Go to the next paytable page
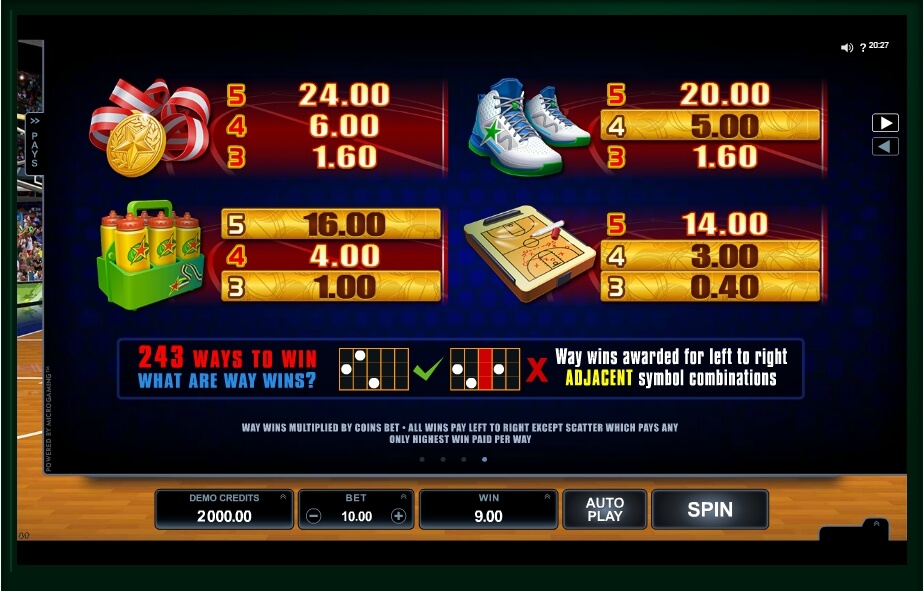This screenshot has width=924, height=591. coord(885,123)
